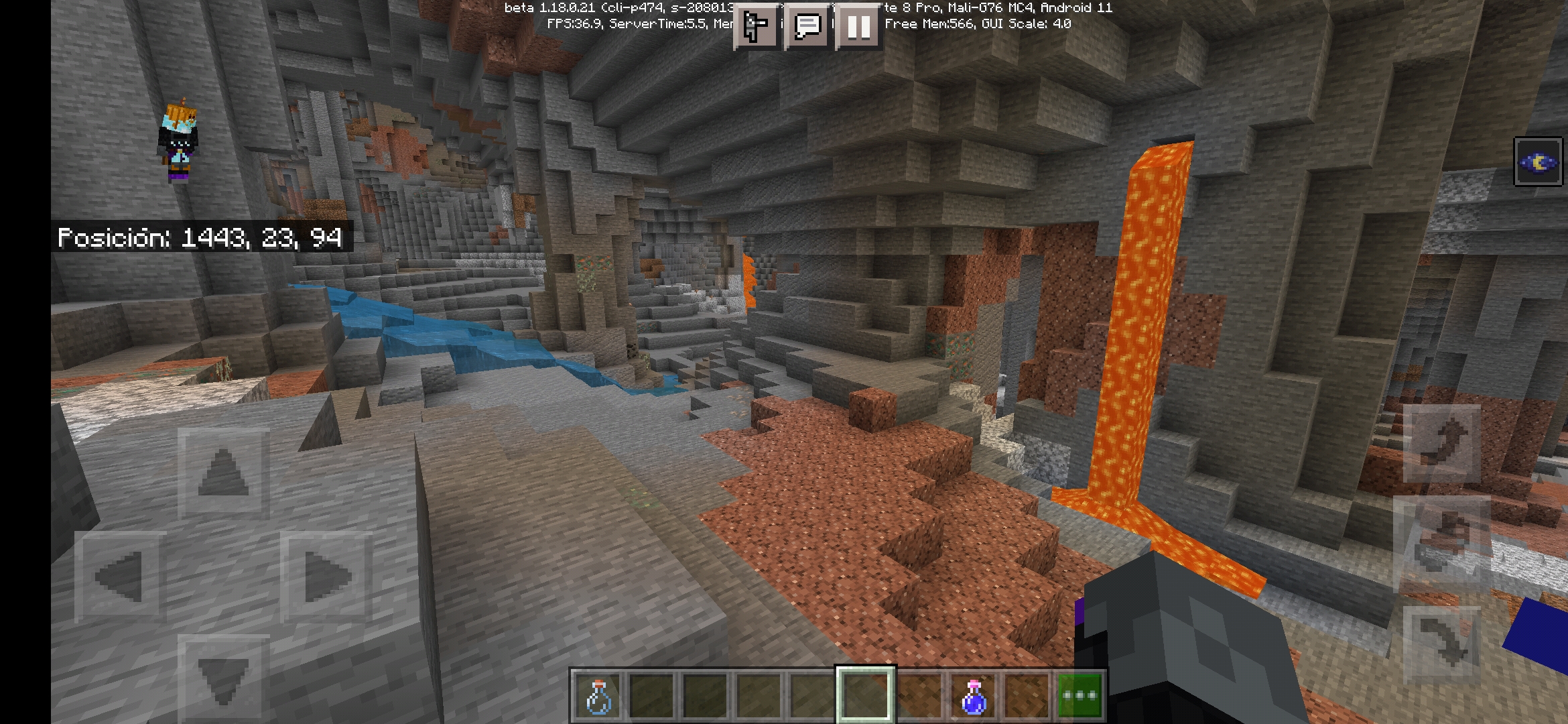Open inventory with the three-dots button

(x=1080, y=697)
